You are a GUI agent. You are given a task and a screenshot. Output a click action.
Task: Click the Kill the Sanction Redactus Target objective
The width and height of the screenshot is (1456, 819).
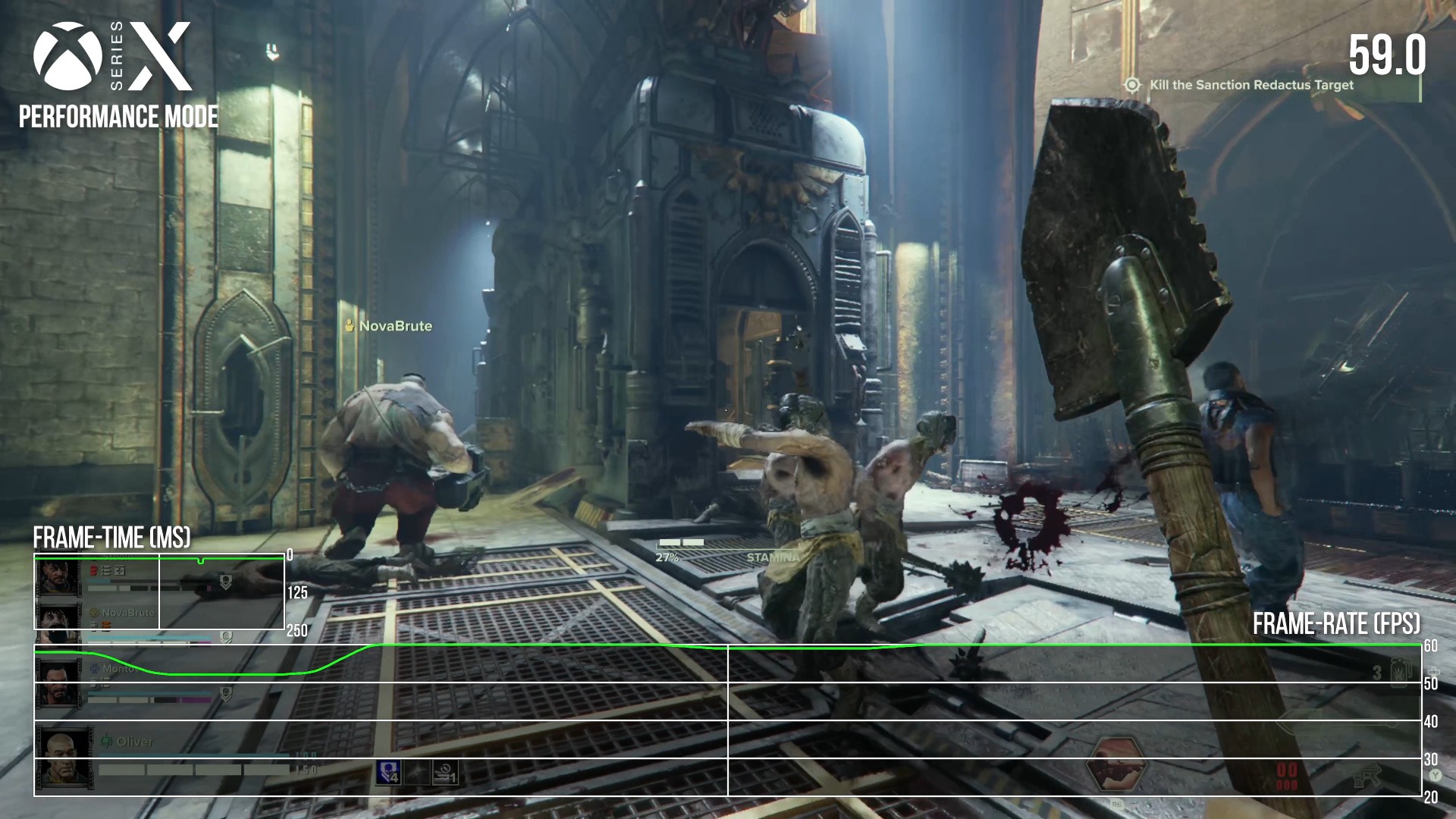(x=1250, y=85)
